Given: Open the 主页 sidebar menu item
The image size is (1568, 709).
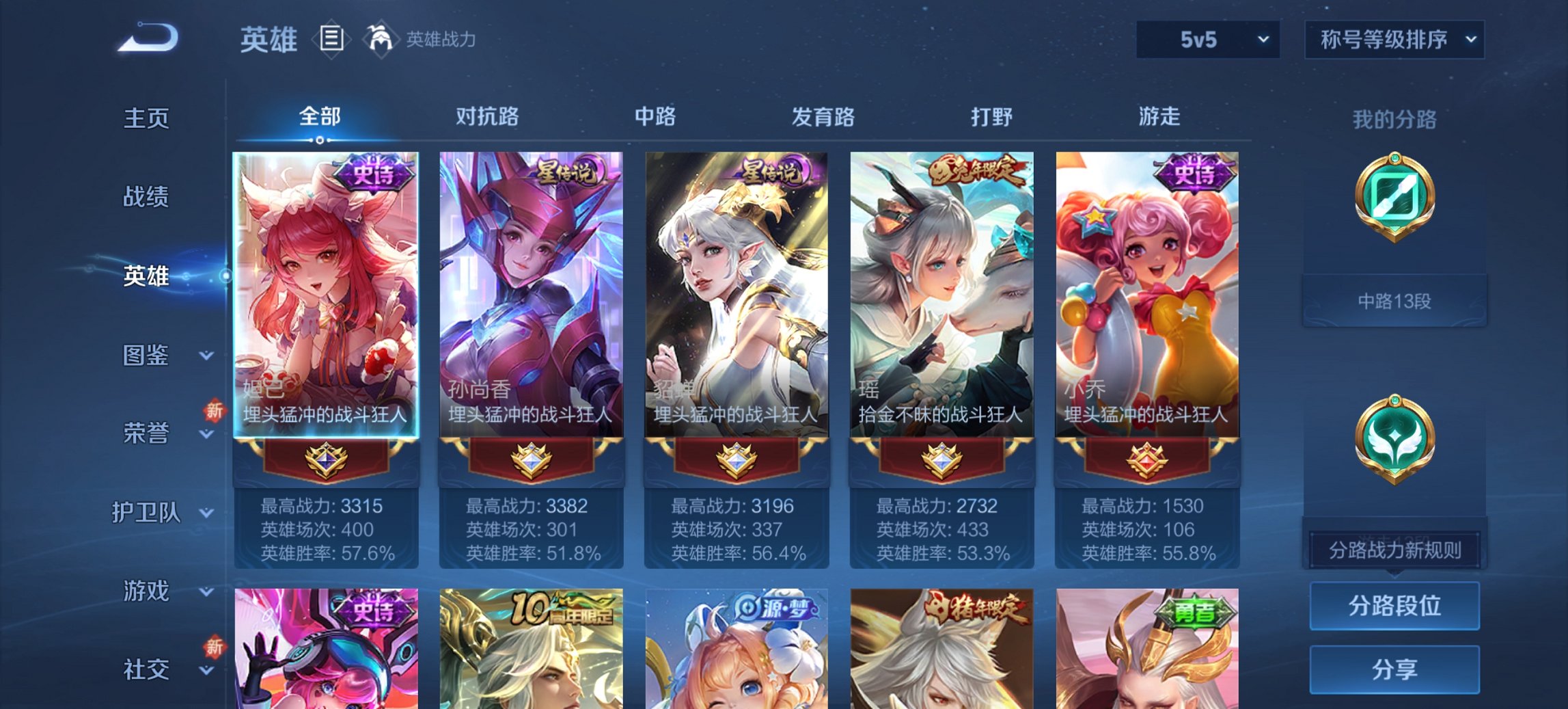Looking at the screenshot, I should point(146,119).
